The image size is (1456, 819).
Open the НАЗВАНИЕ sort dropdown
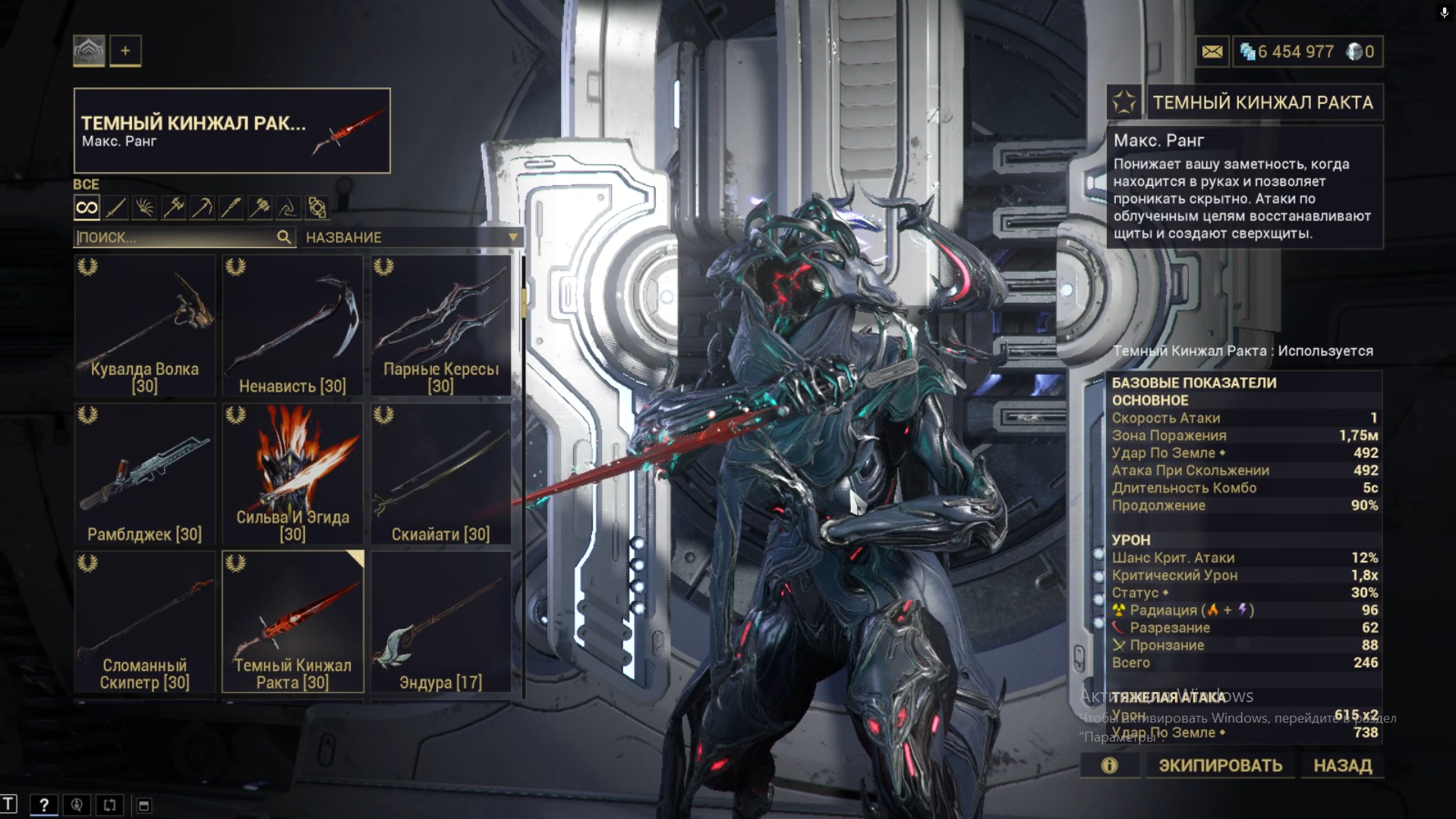[x=411, y=238]
